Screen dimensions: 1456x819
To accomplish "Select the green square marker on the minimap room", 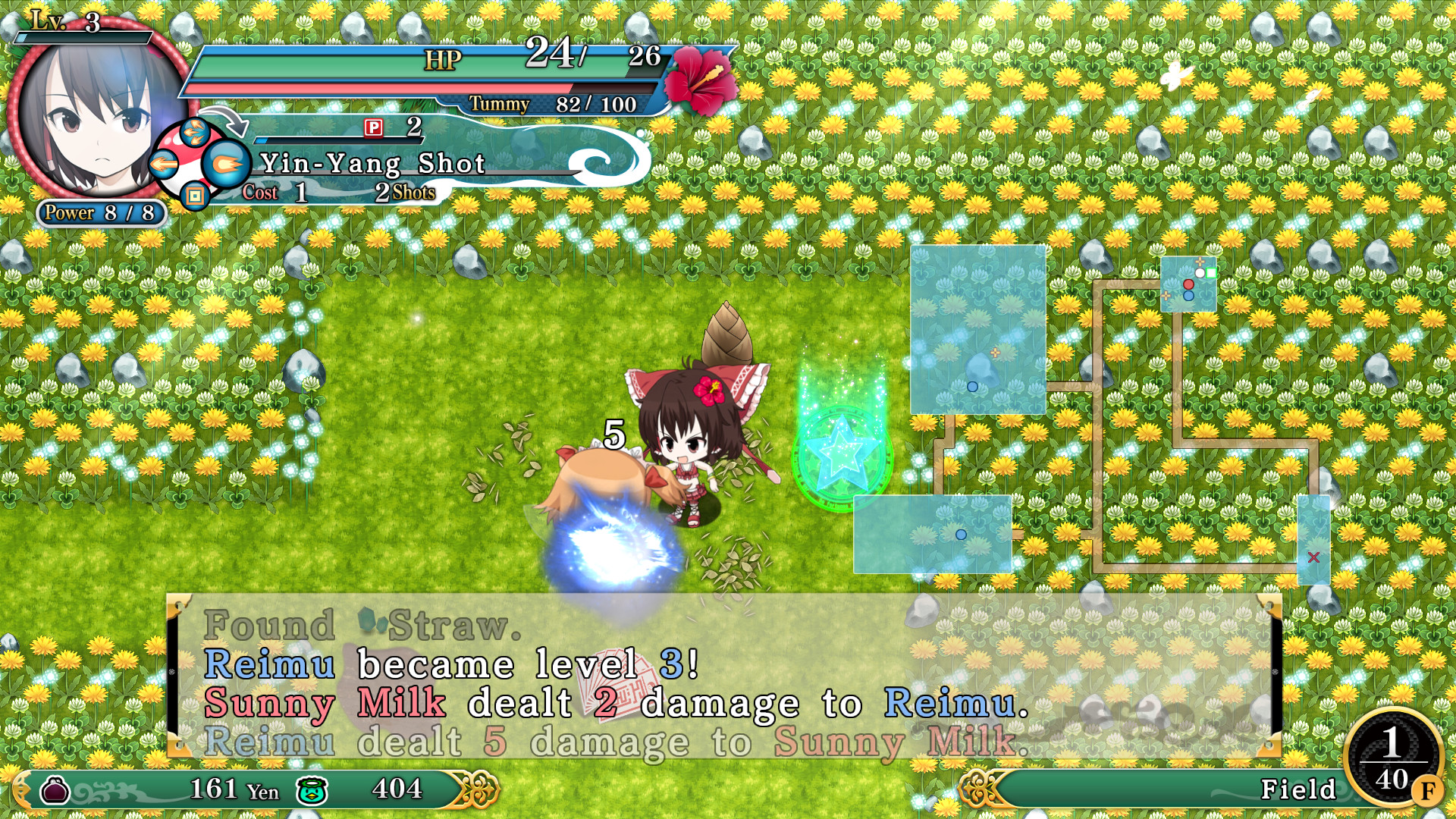I will [x=1211, y=274].
